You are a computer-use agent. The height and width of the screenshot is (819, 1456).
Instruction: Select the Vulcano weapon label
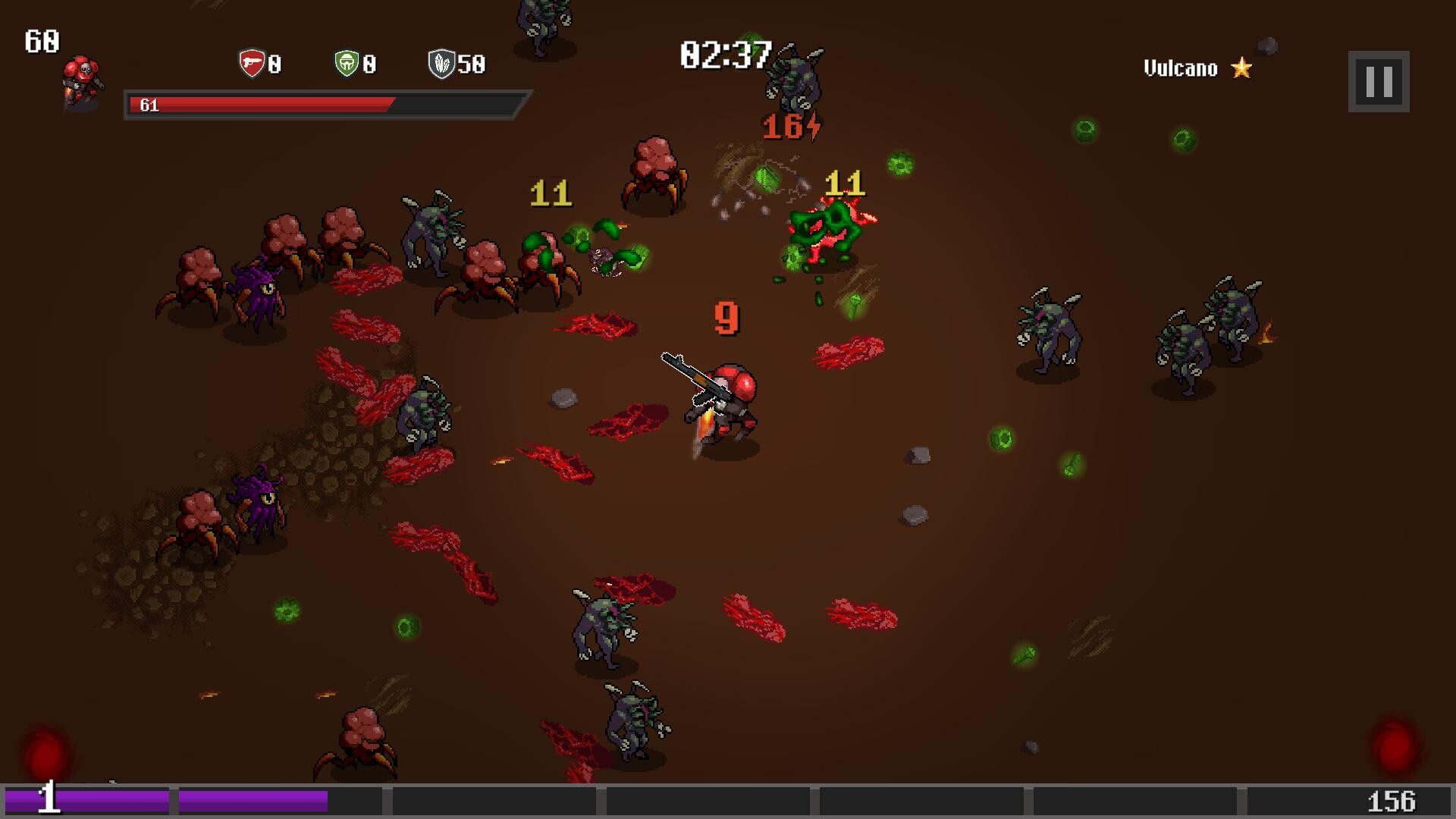(x=1180, y=68)
